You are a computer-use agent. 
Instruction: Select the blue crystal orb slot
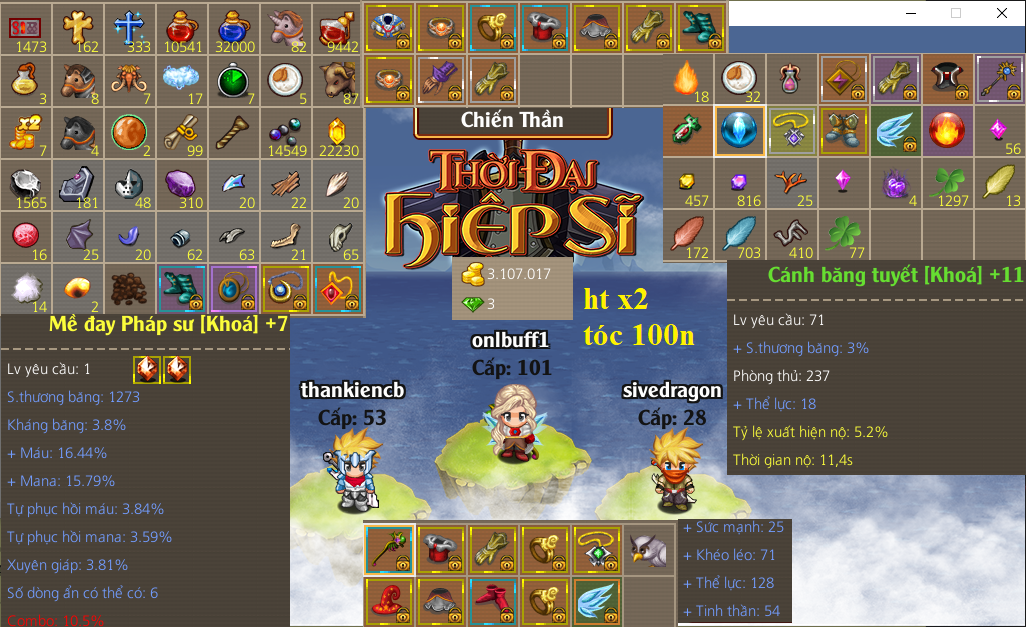[741, 131]
